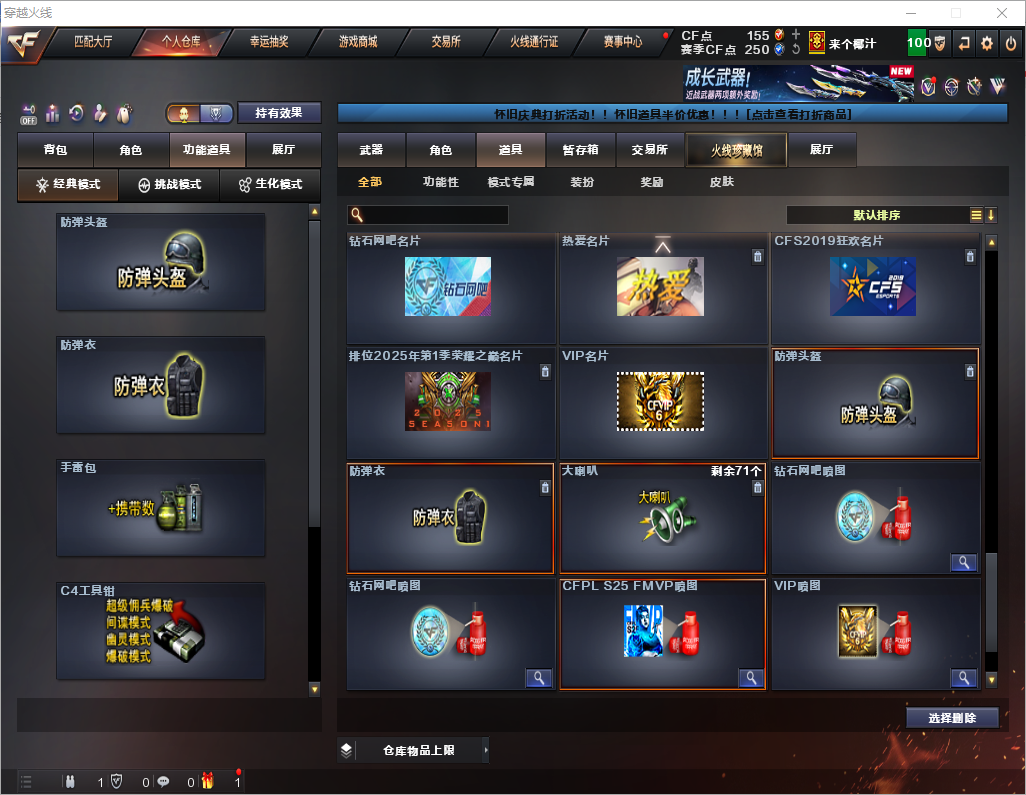The height and width of the screenshot is (795, 1026).
Task: Open the 游戏商城 game shop
Action: [x=358, y=43]
